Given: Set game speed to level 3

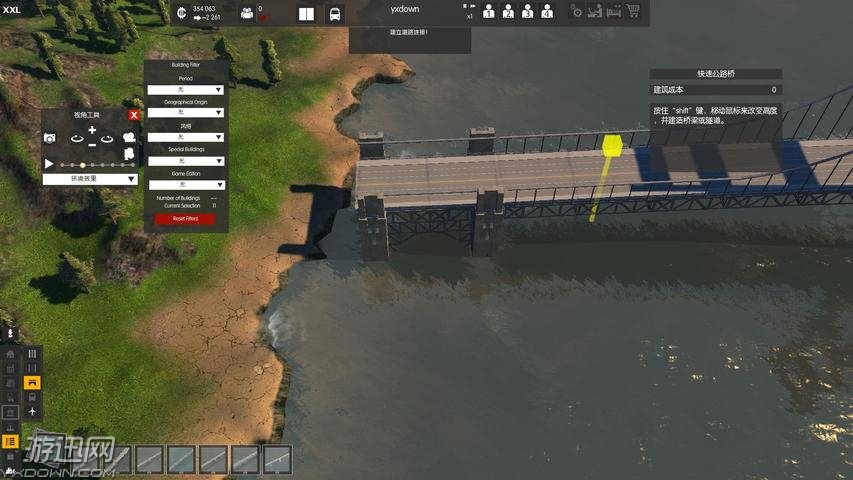Looking at the screenshot, I should [x=527, y=12].
